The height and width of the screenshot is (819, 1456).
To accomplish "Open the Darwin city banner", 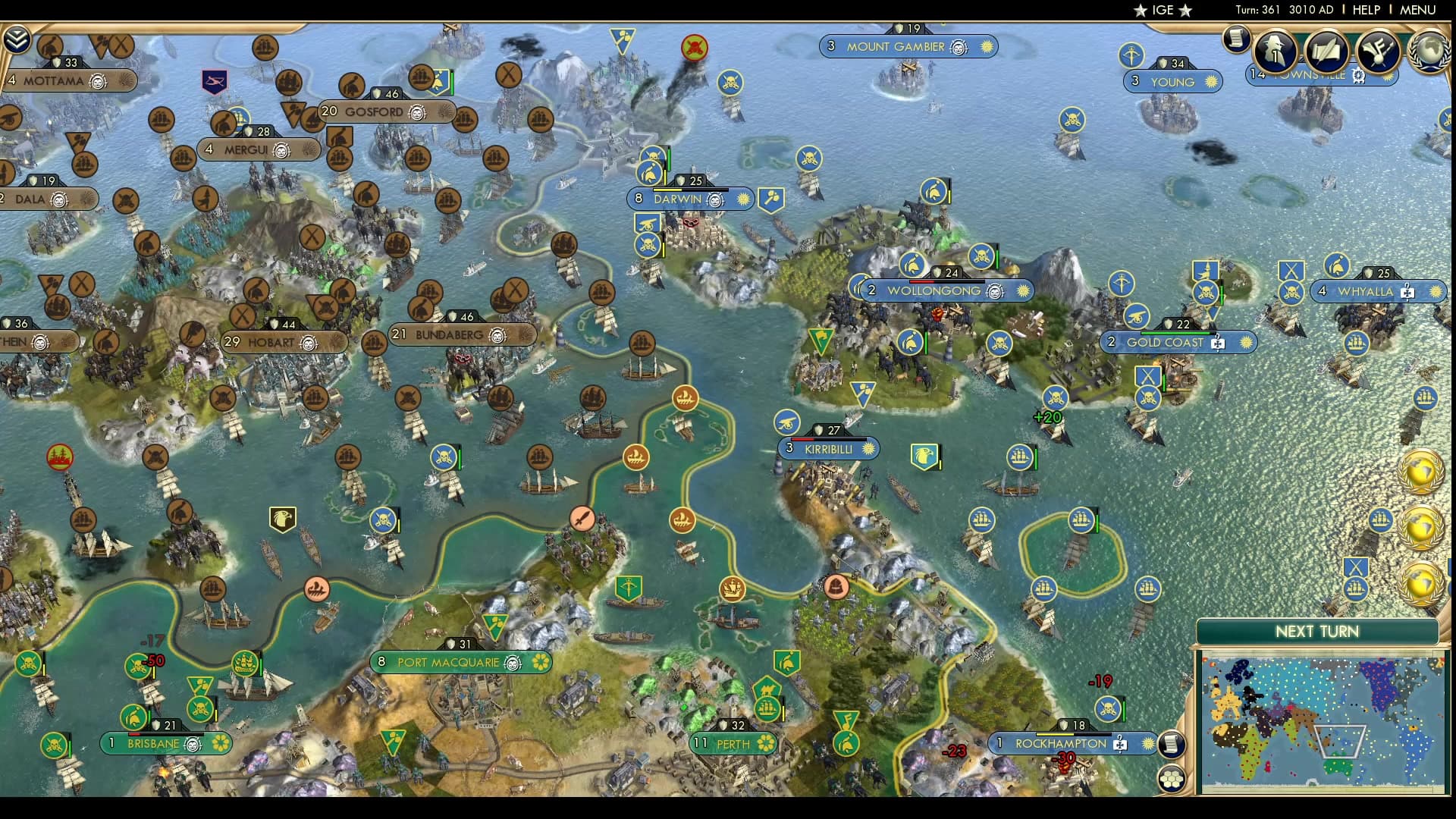I will pos(677,199).
